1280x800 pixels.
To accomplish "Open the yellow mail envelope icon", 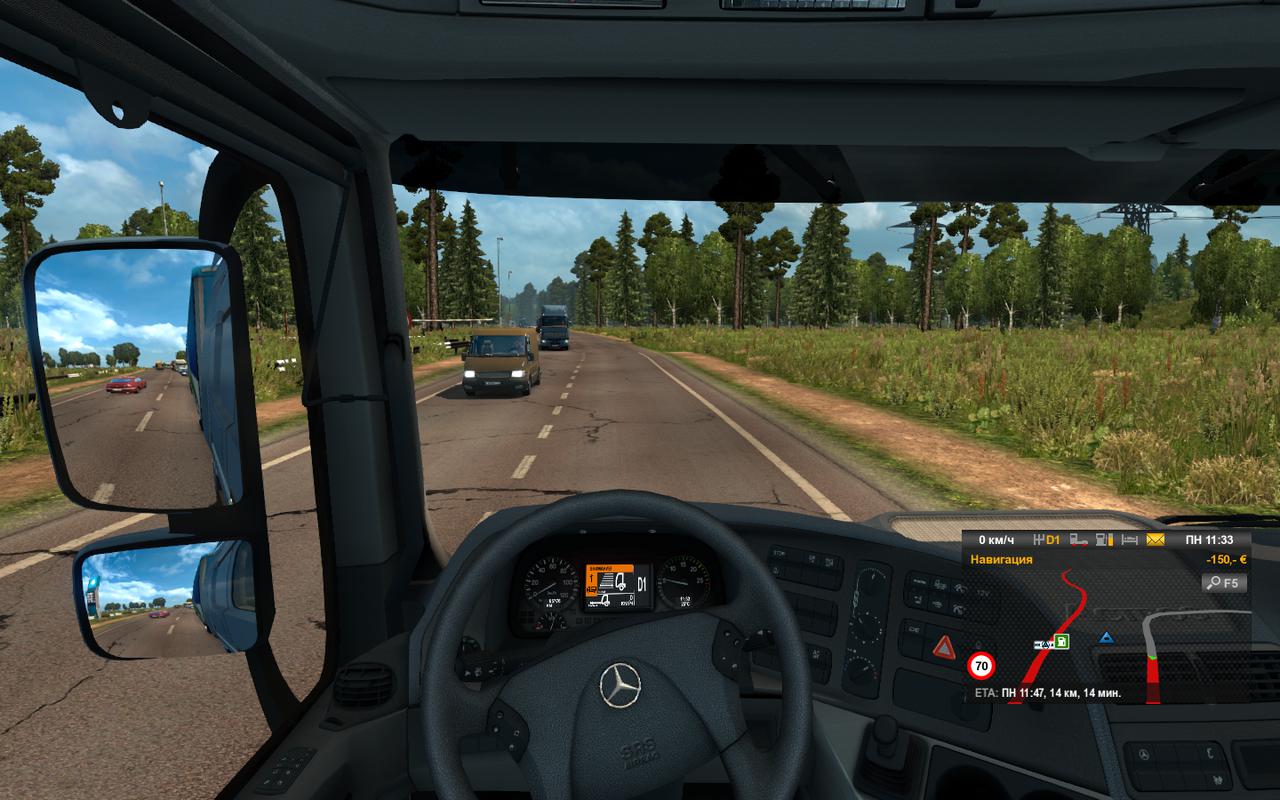I will (1156, 540).
